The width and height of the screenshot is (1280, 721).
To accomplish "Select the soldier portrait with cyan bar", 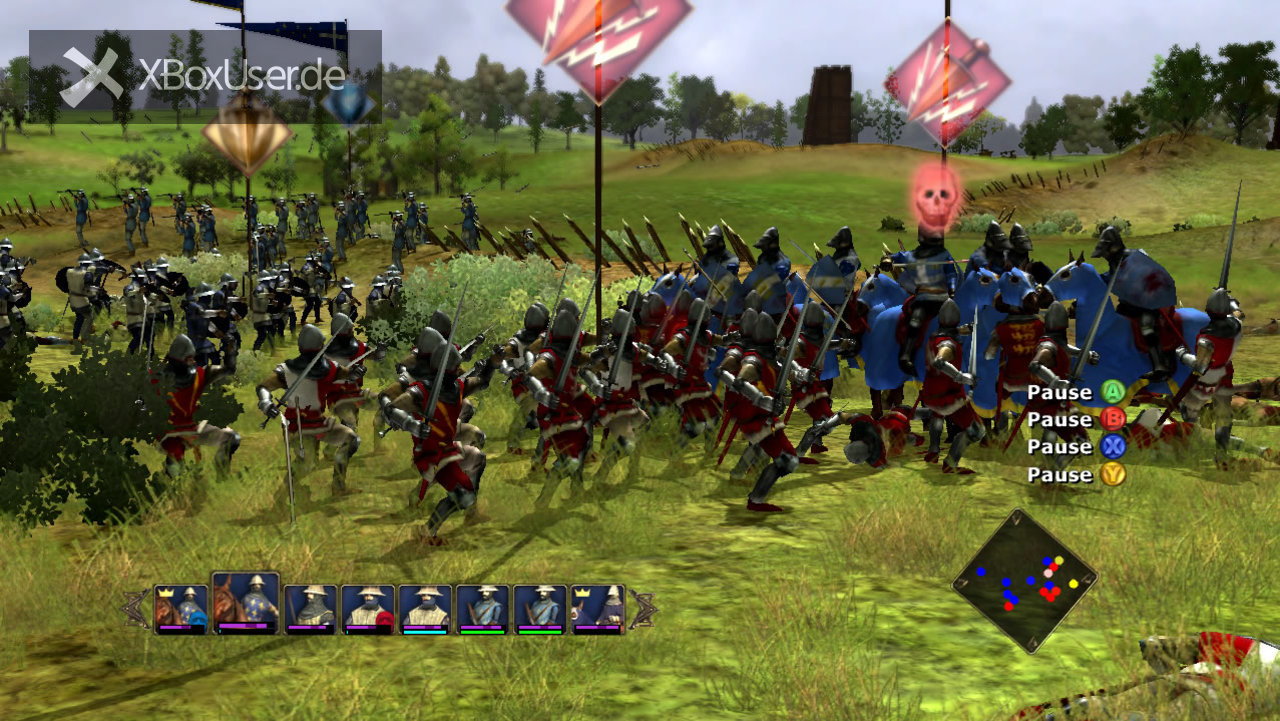I will (426, 609).
